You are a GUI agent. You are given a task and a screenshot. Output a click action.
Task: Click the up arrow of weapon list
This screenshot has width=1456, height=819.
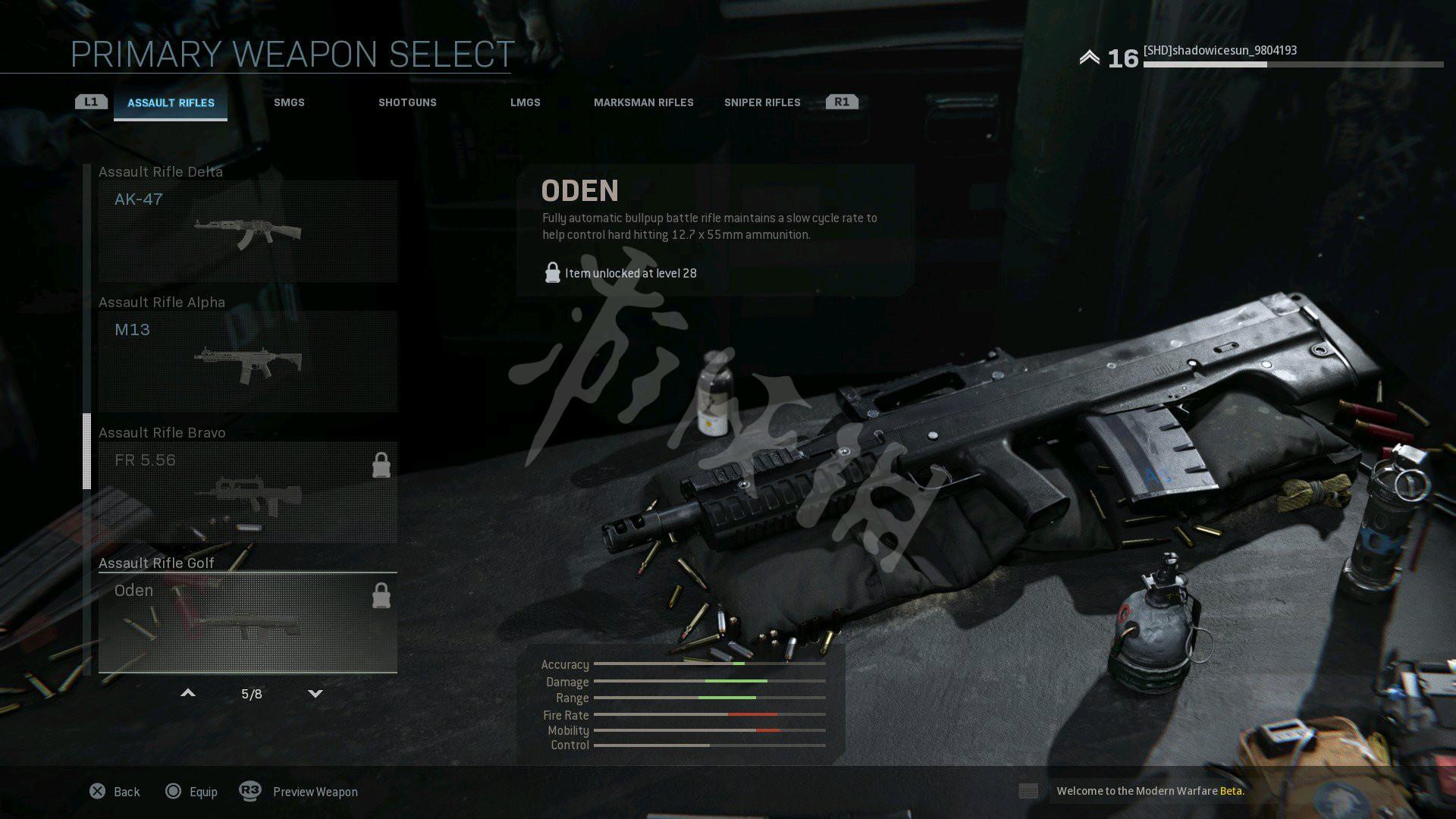[188, 693]
